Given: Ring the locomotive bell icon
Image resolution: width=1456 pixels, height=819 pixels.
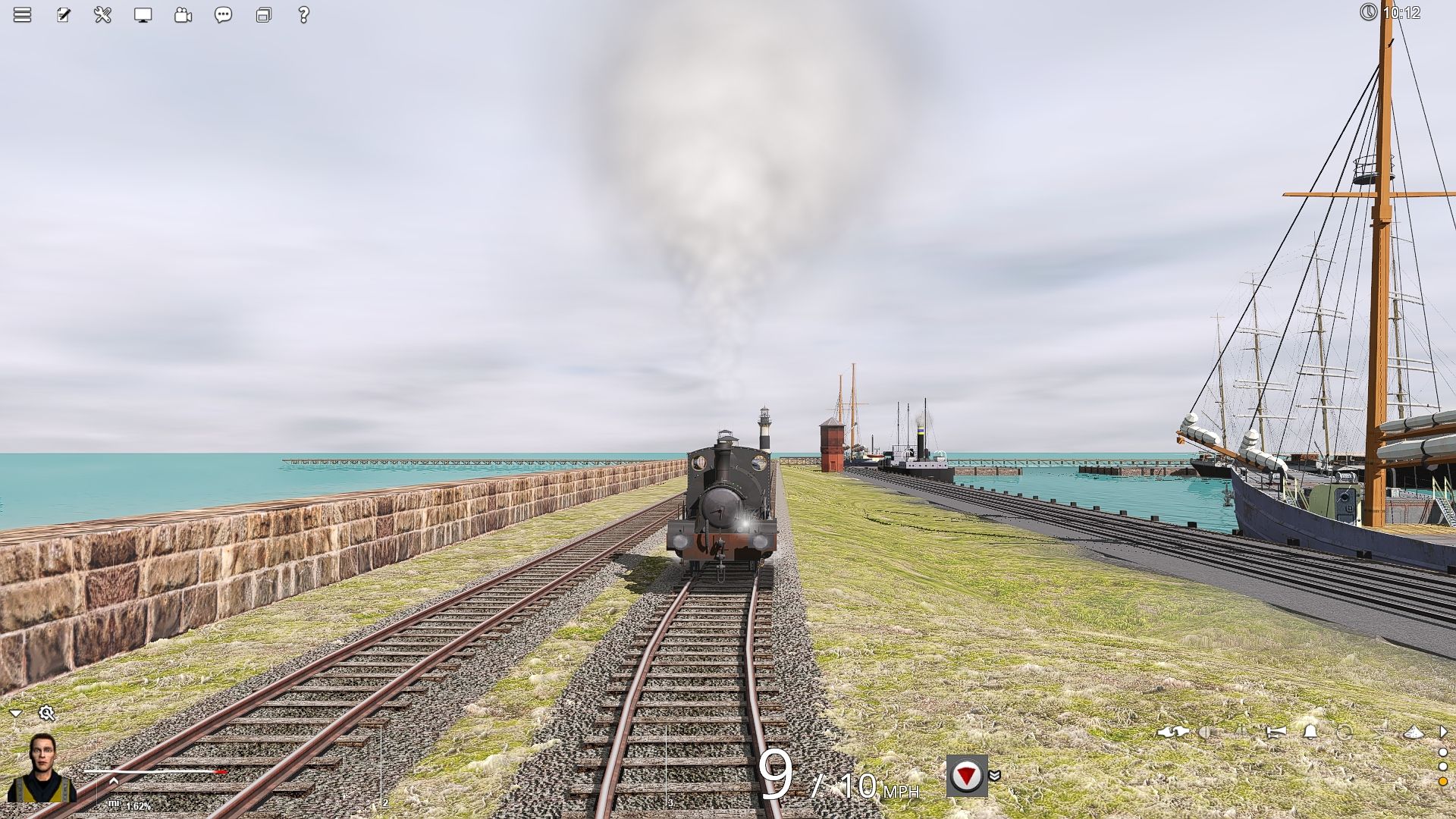Looking at the screenshot, I should coord(1309,733).
